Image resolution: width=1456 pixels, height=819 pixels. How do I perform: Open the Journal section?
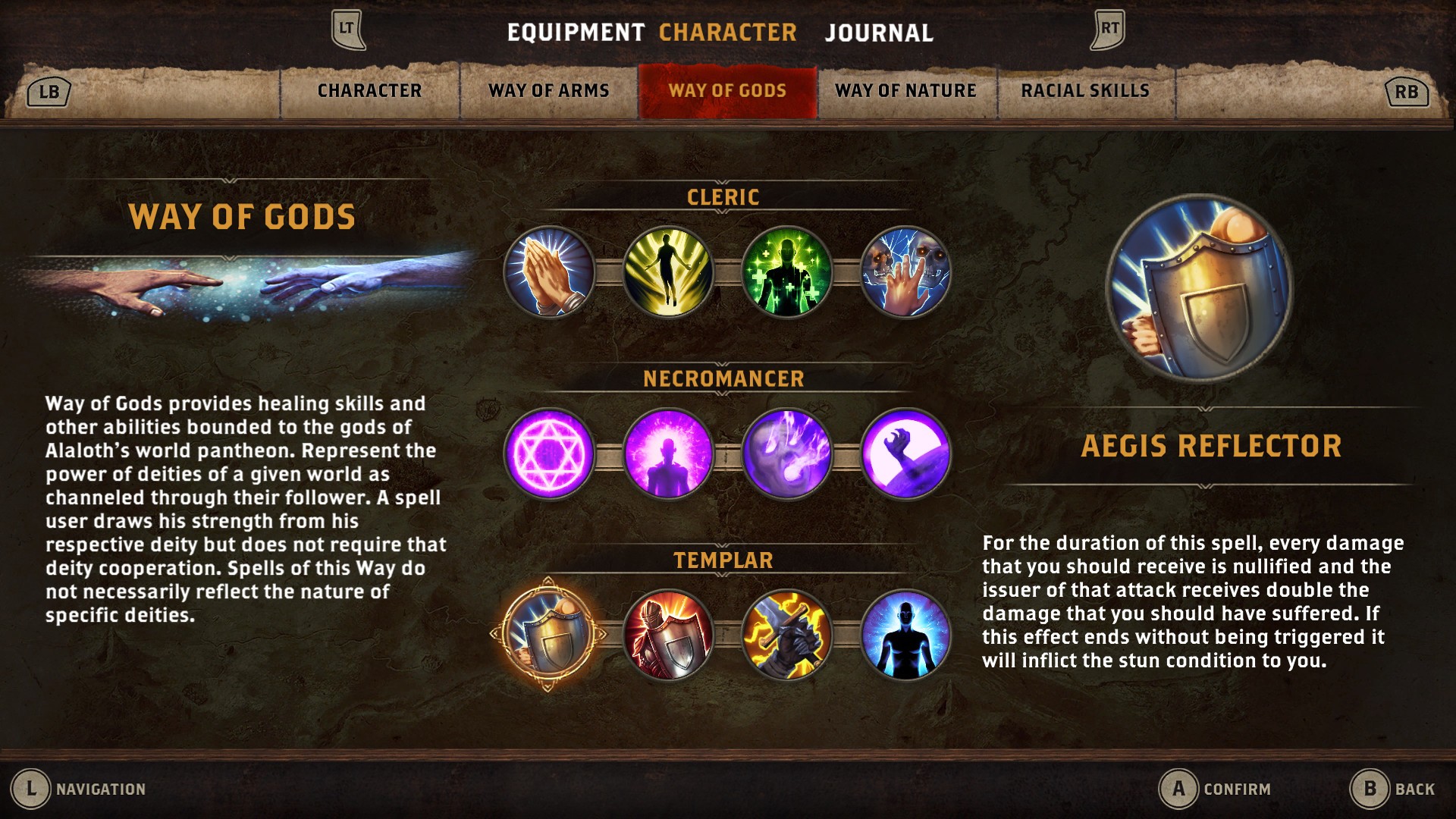click(x=880, y=33)
